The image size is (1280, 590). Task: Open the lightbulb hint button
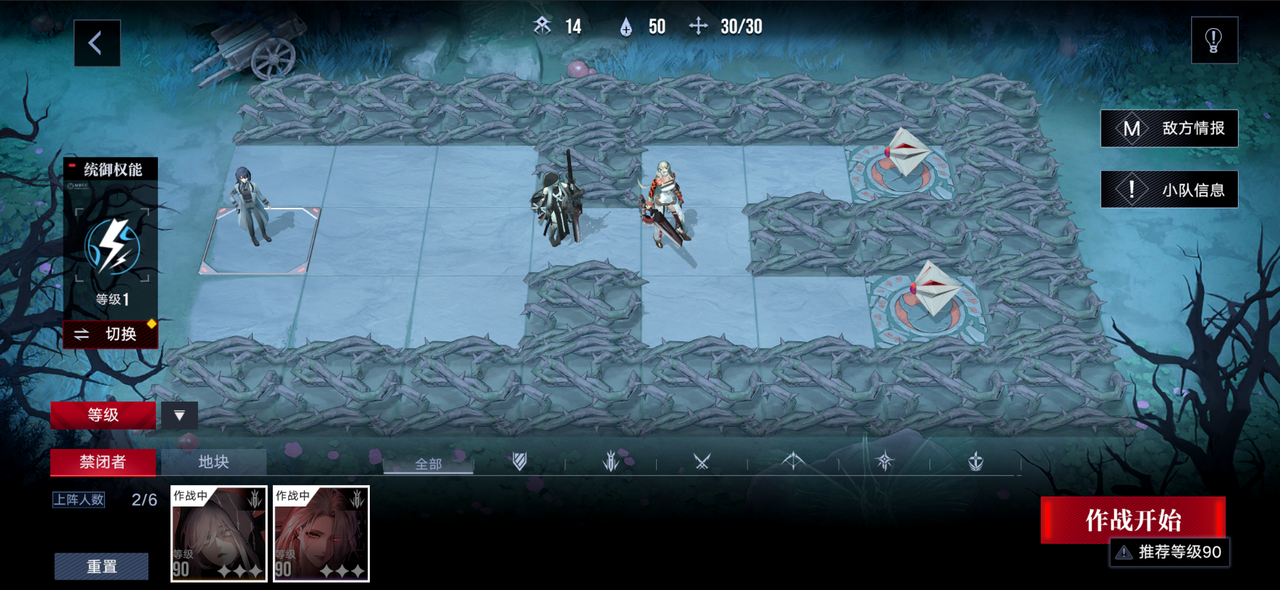[1214, 41]
